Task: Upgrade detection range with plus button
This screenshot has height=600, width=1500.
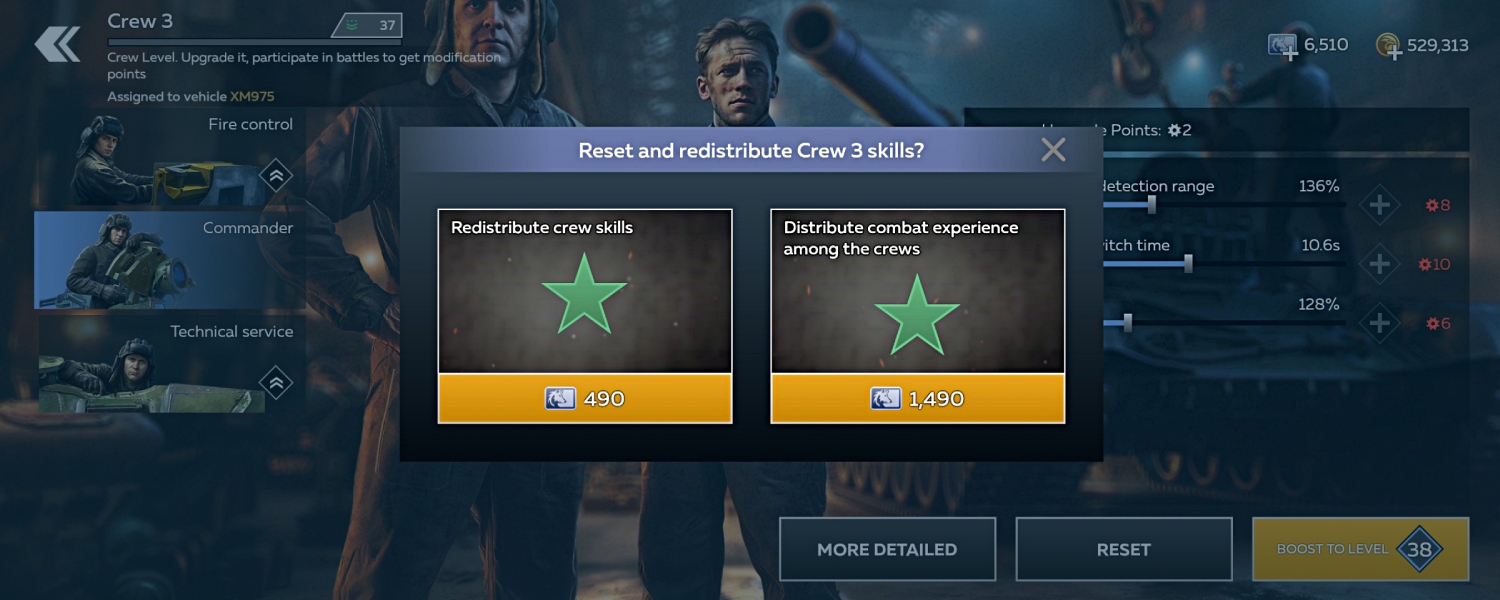Action: [x=1379, y=206]
